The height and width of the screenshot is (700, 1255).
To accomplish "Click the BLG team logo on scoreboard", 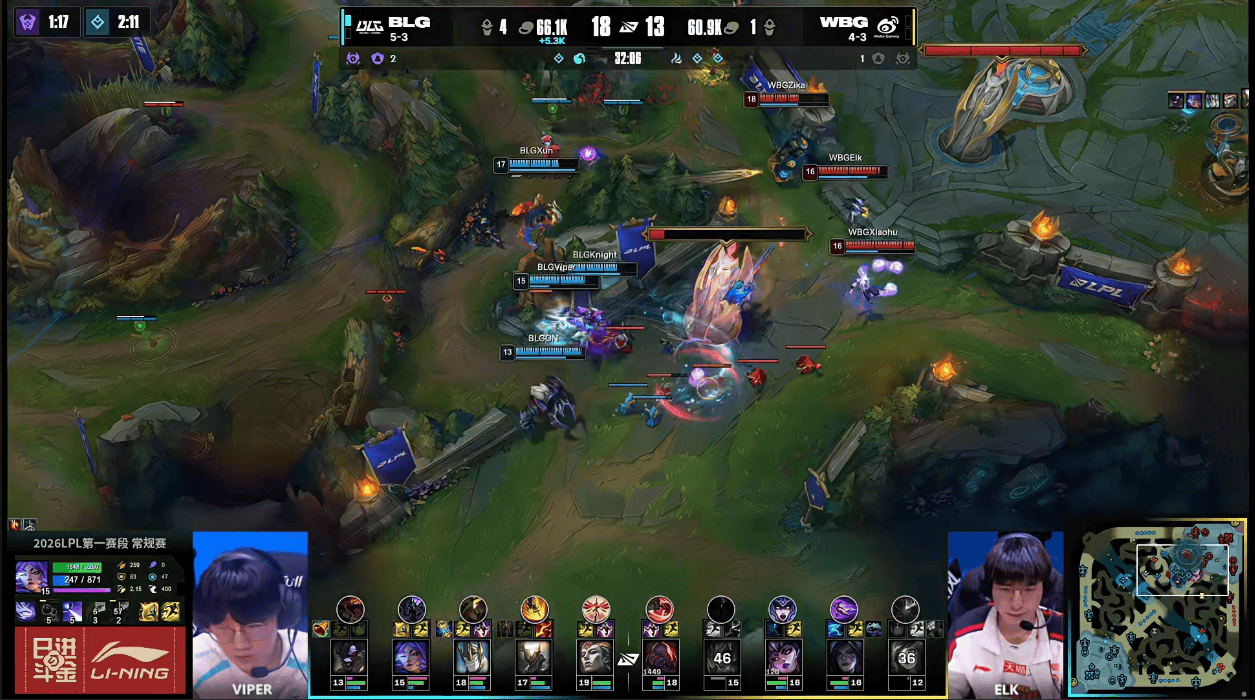I will [x=369, y=24].
